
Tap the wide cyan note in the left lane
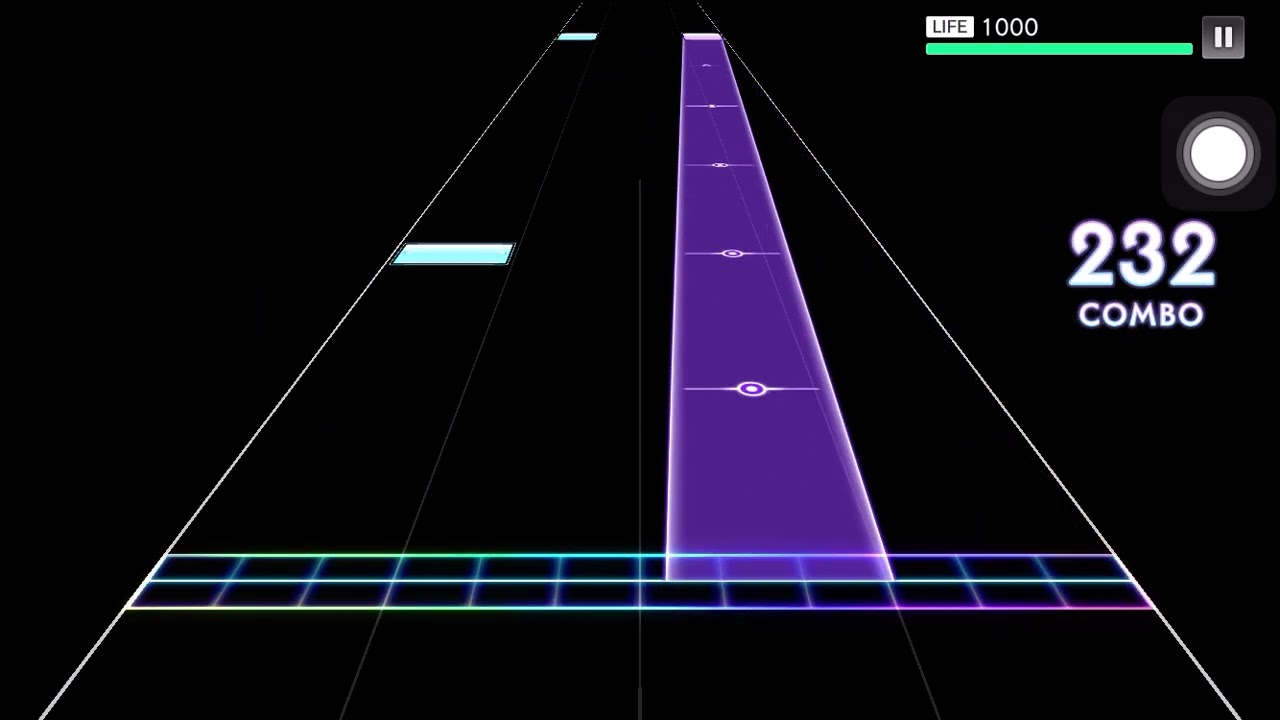pyautogui.click(x=453, y=255)
